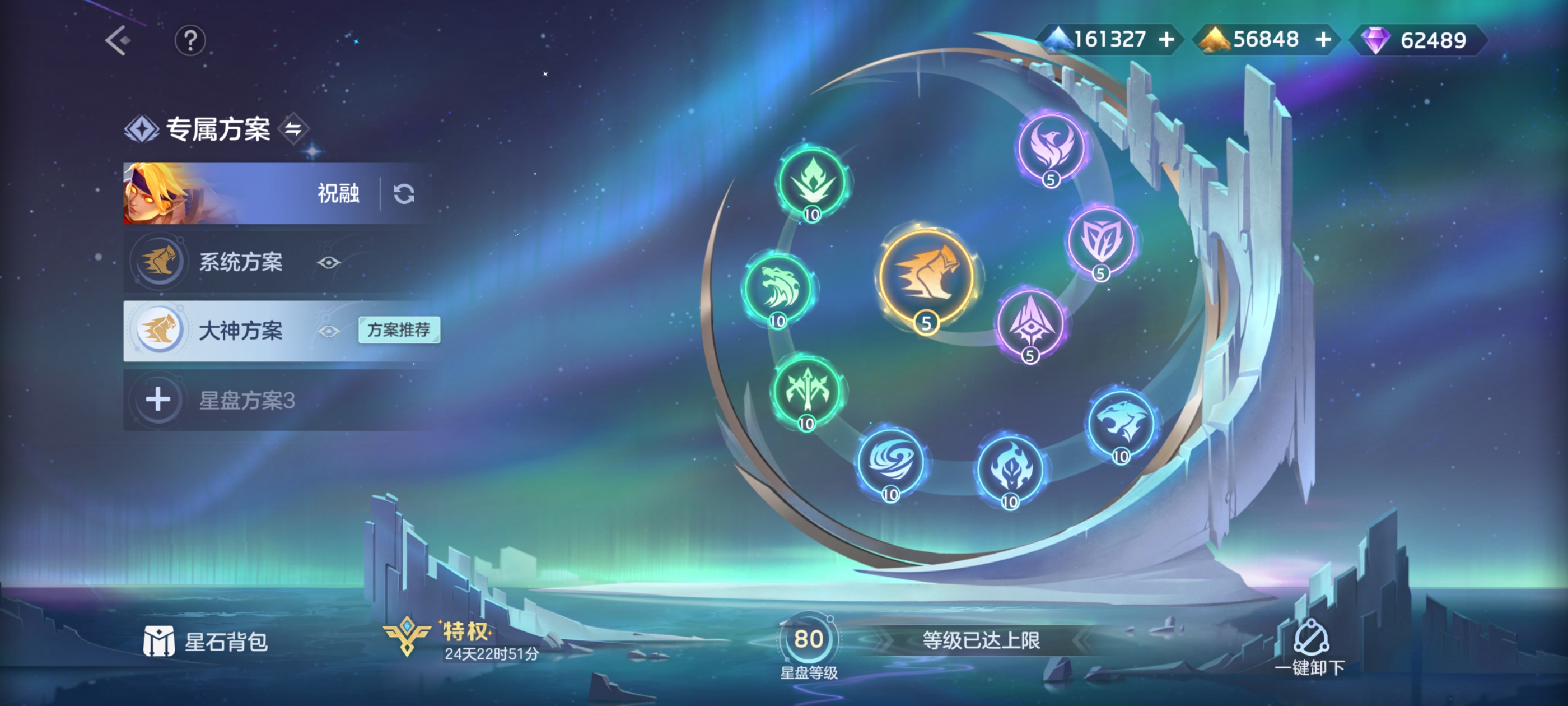This screenshot has height=706, width=1568.
Task: Select the 大神方案 plan
Action: [x=240, y=330]
